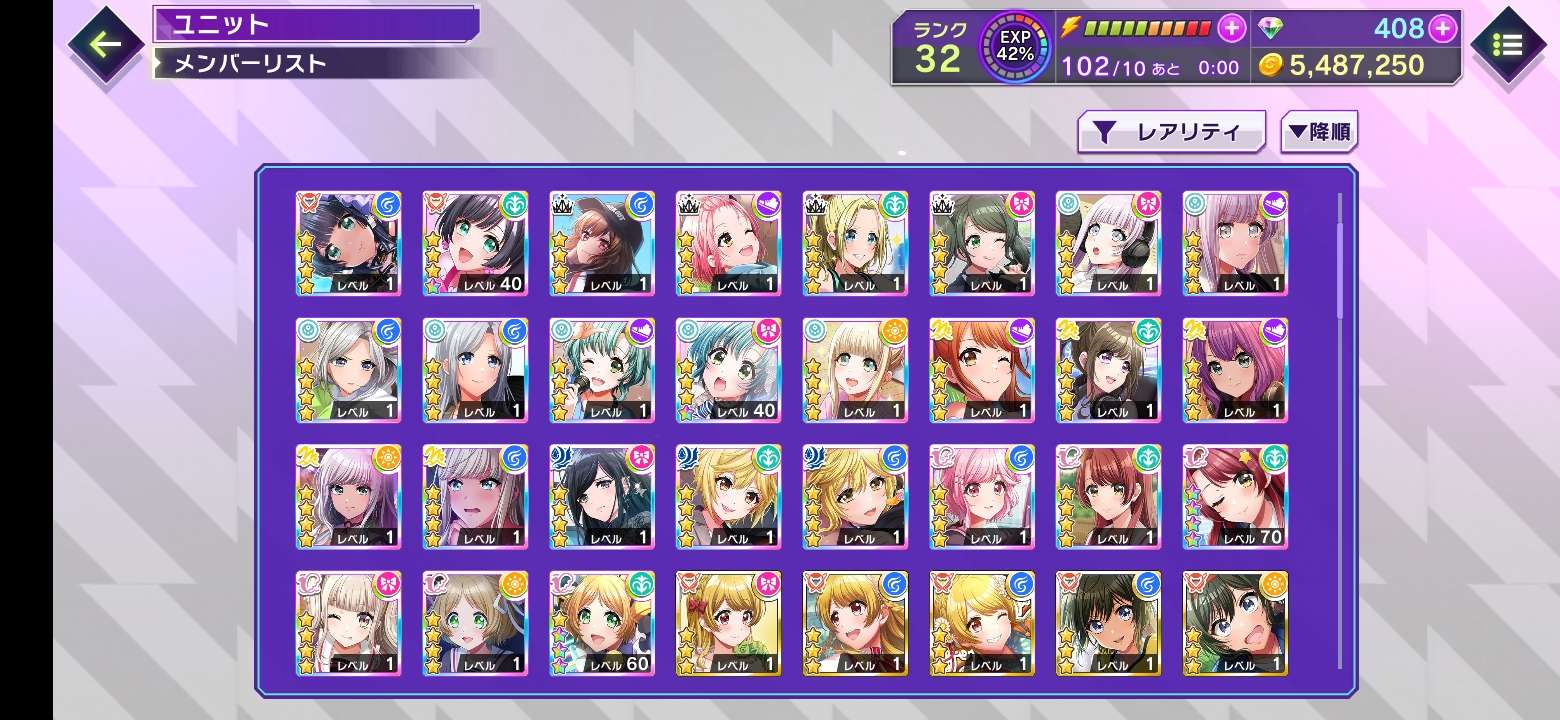The width and height of the screenshot is (1560, 720).
Task: Choose the black-haired level 40 member card
Action: tap(475, 243)
